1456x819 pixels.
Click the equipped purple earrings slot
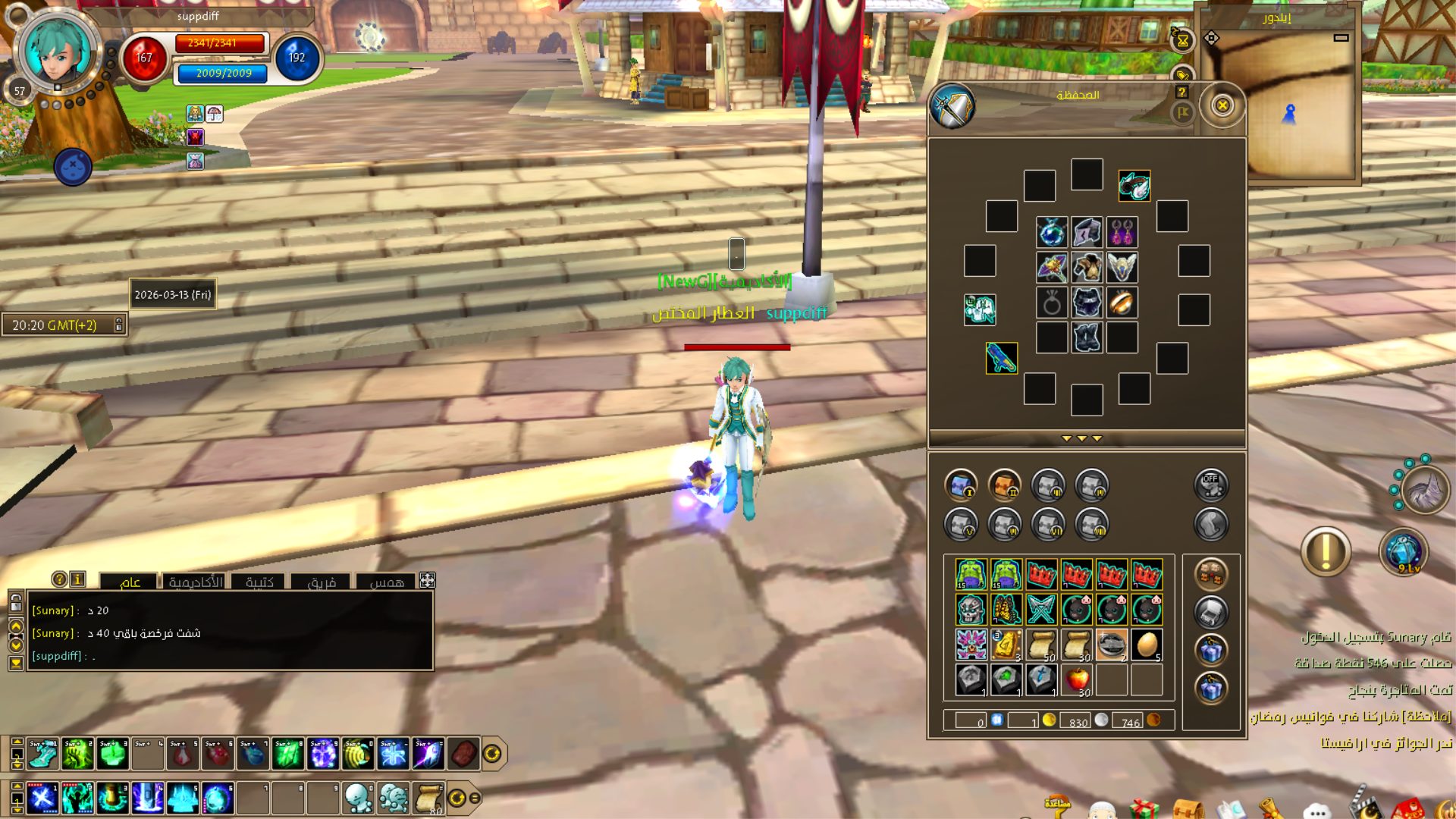tap(1122, 232)
